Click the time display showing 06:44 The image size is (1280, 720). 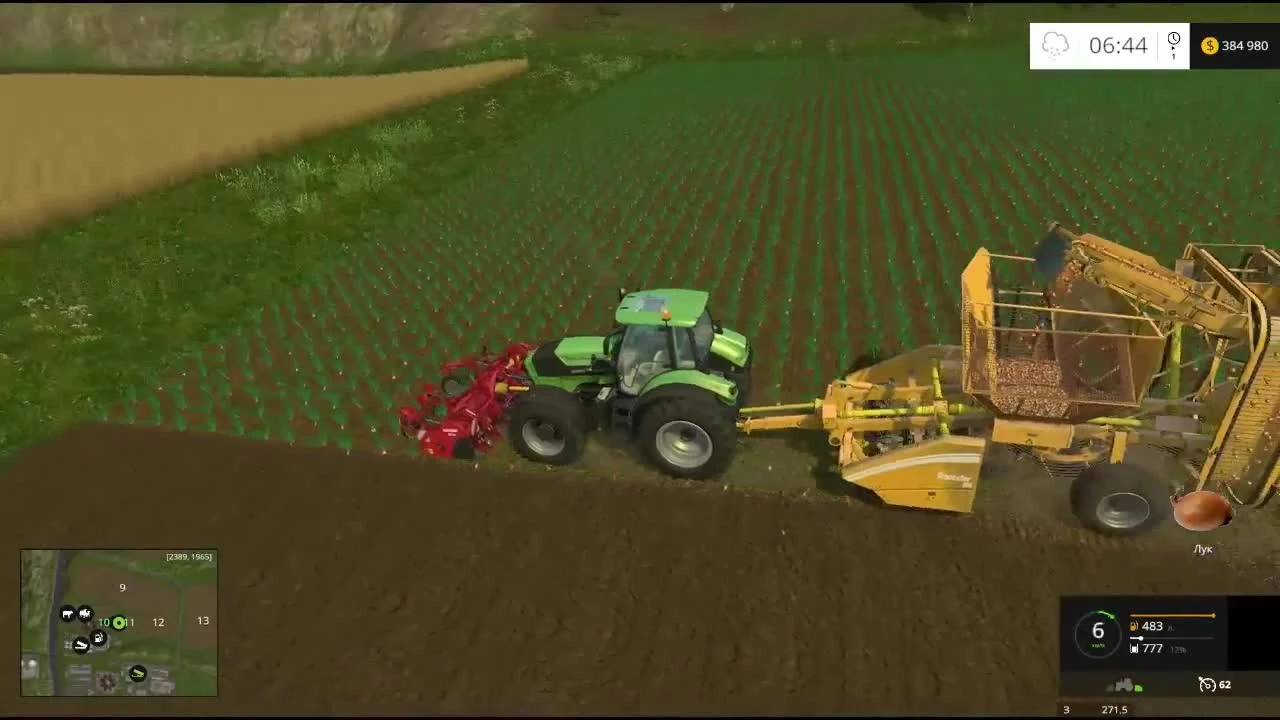(1117, 44)
